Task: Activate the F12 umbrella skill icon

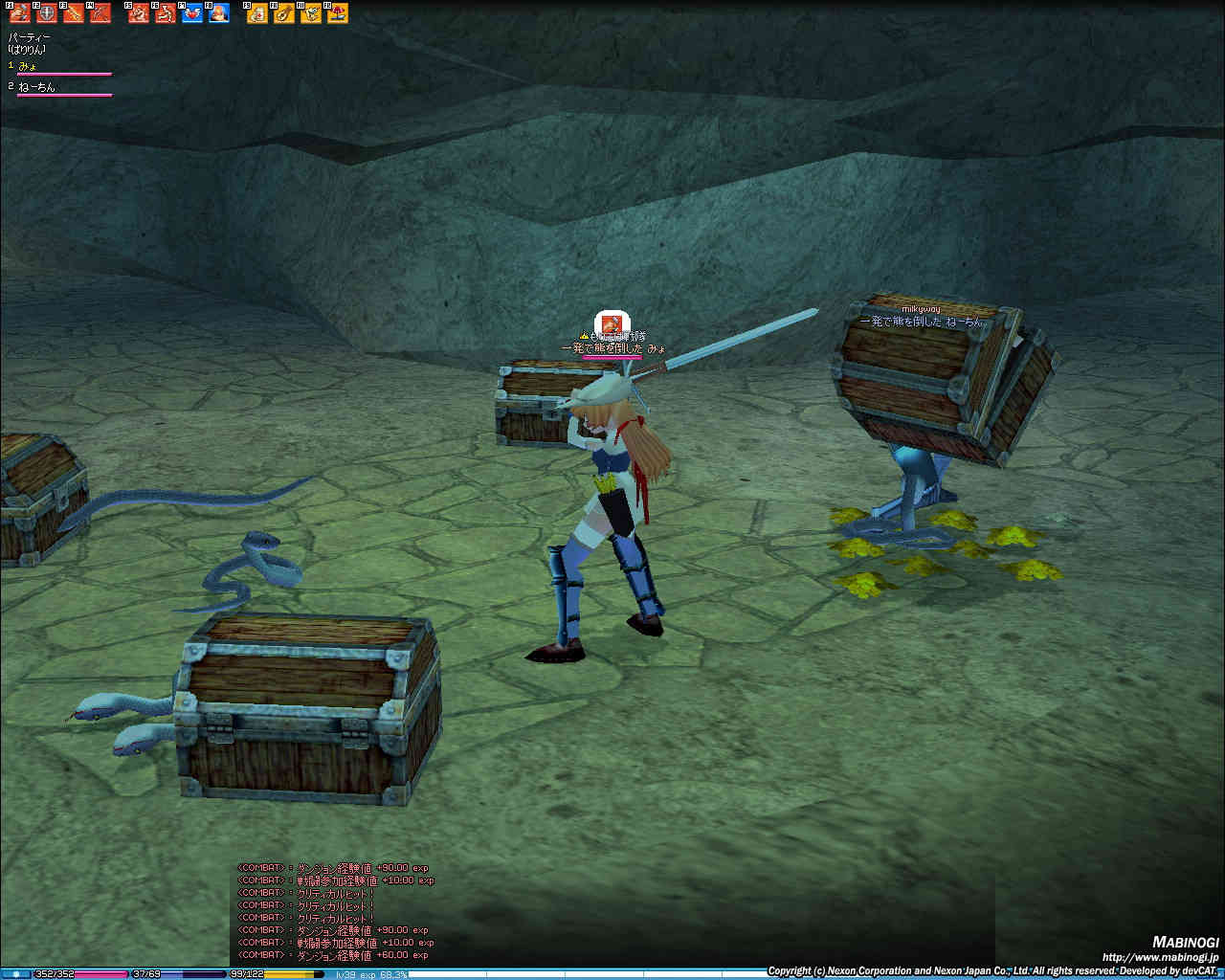Action: [338, 13]
